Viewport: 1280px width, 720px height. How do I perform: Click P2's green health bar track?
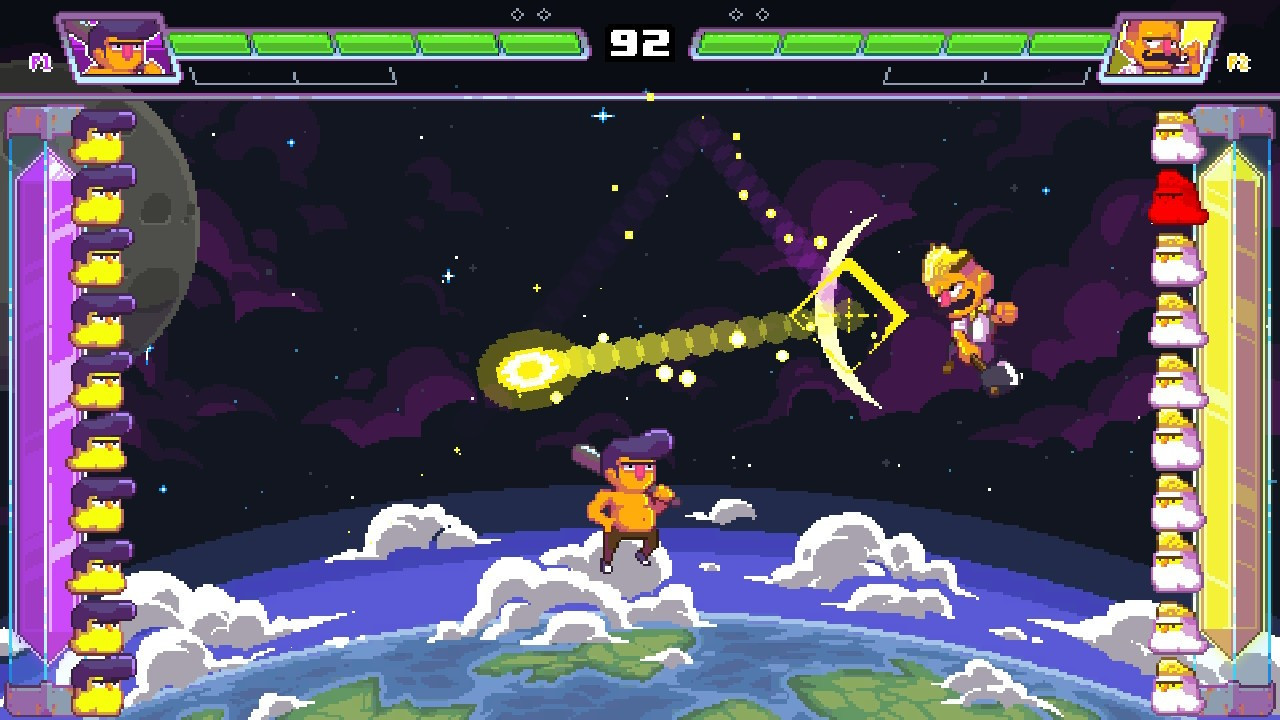(x=900, y=42)
